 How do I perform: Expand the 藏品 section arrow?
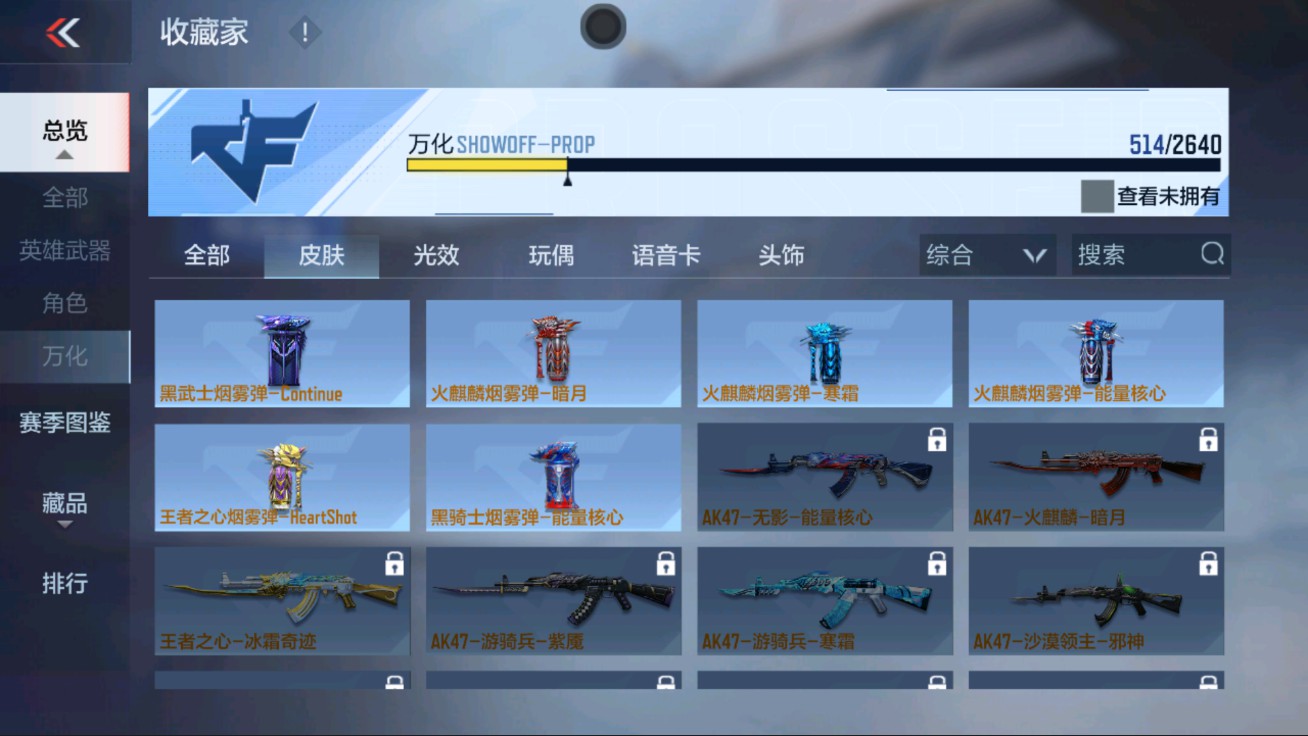[x=65, y=524]
